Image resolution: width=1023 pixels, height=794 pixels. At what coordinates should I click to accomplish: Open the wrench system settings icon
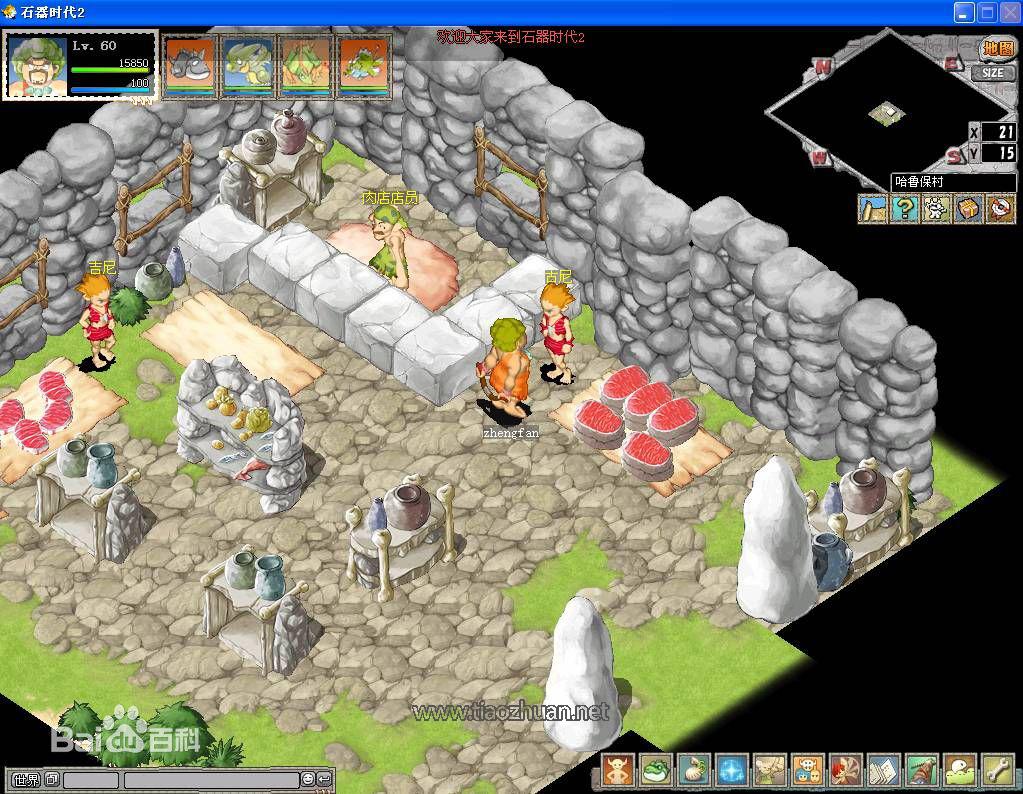[x=997, y=771]
